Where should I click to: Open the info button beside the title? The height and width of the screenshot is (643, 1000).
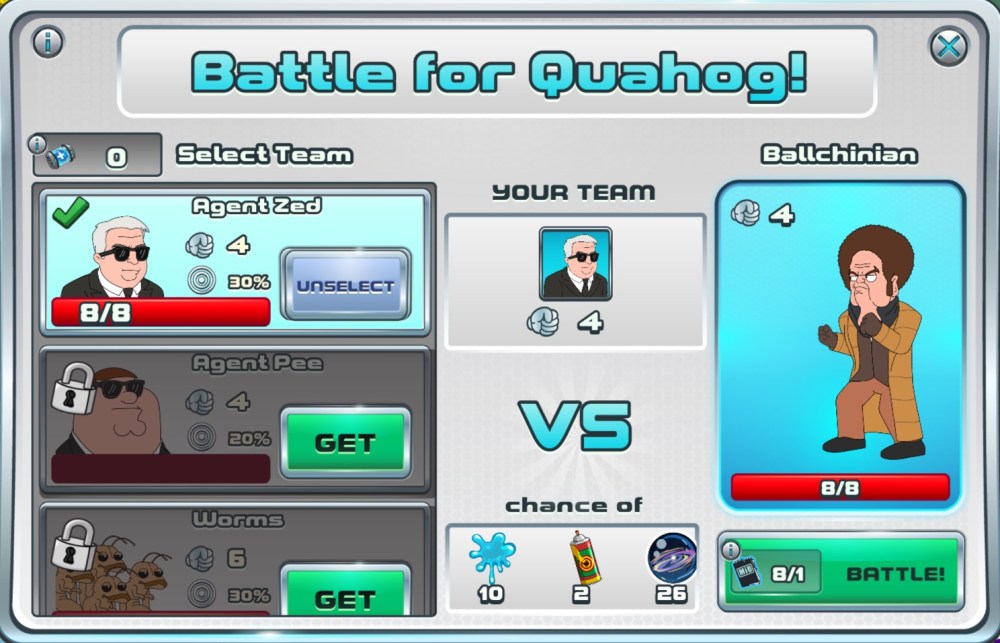click(48, 42)
